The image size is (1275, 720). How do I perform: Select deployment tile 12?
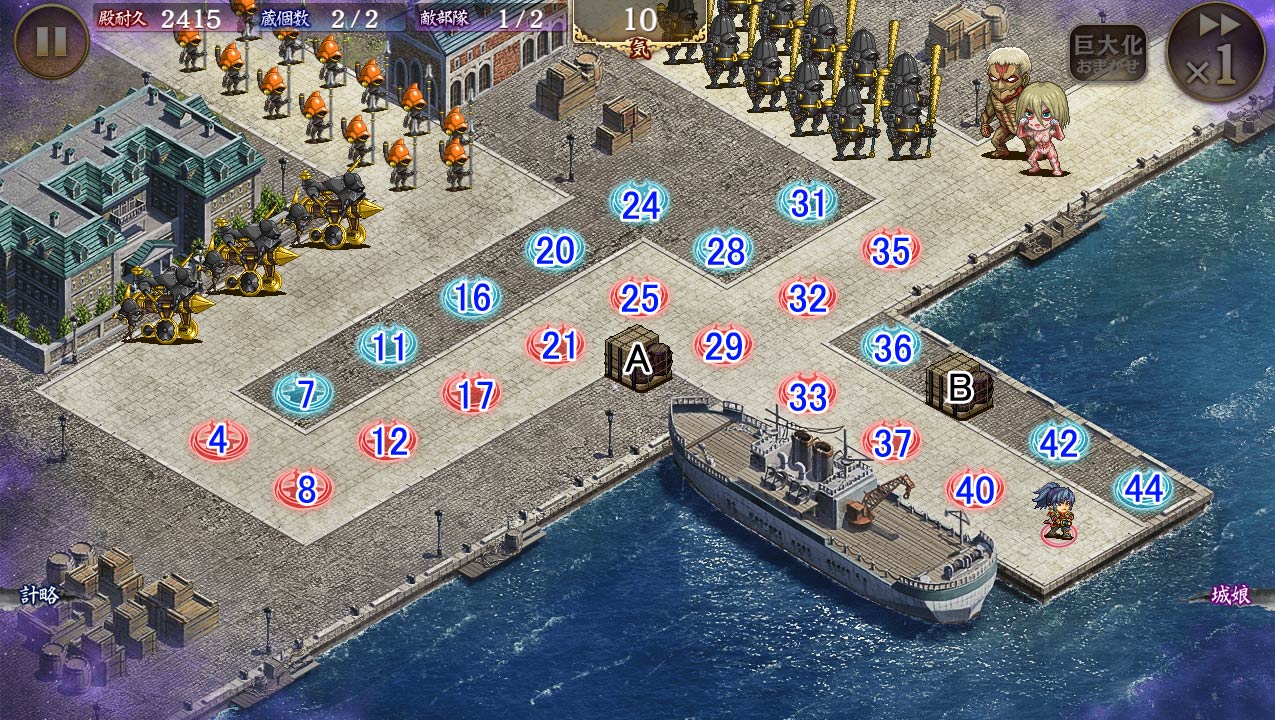point(389,440)
